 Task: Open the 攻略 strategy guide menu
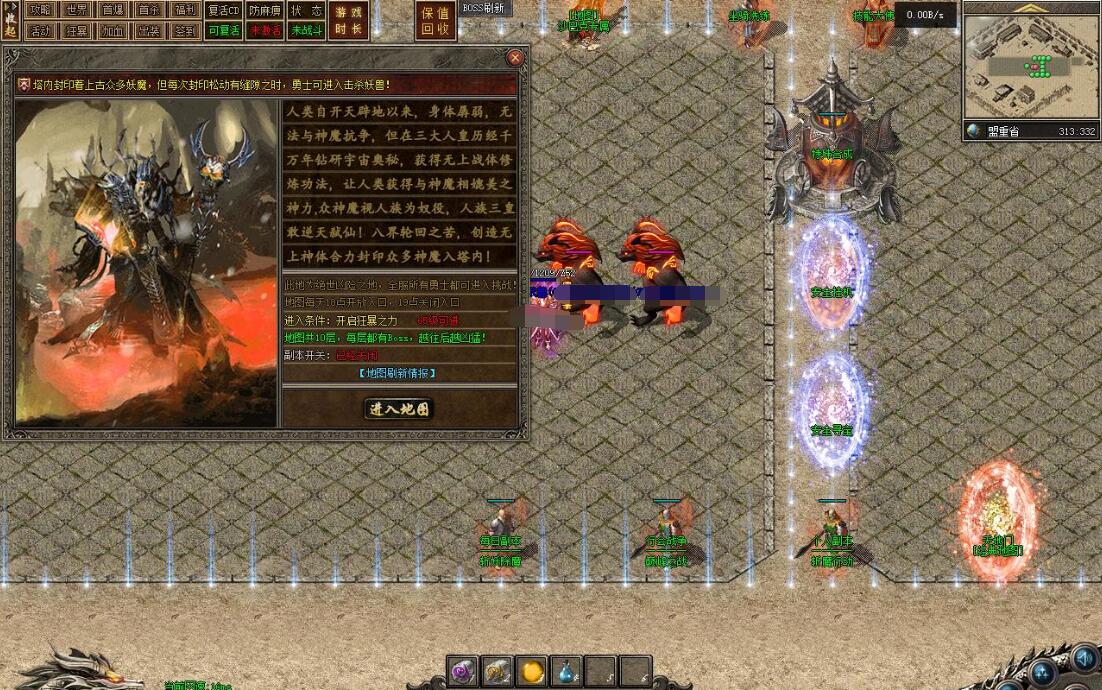click(40, 10)
